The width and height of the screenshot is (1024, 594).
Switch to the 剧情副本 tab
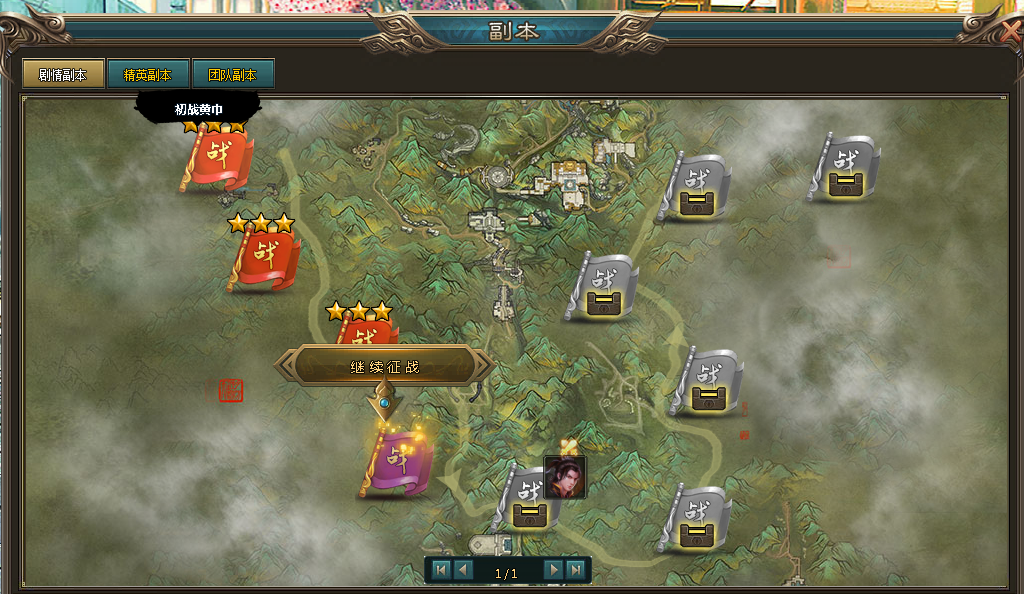(63, 75)
